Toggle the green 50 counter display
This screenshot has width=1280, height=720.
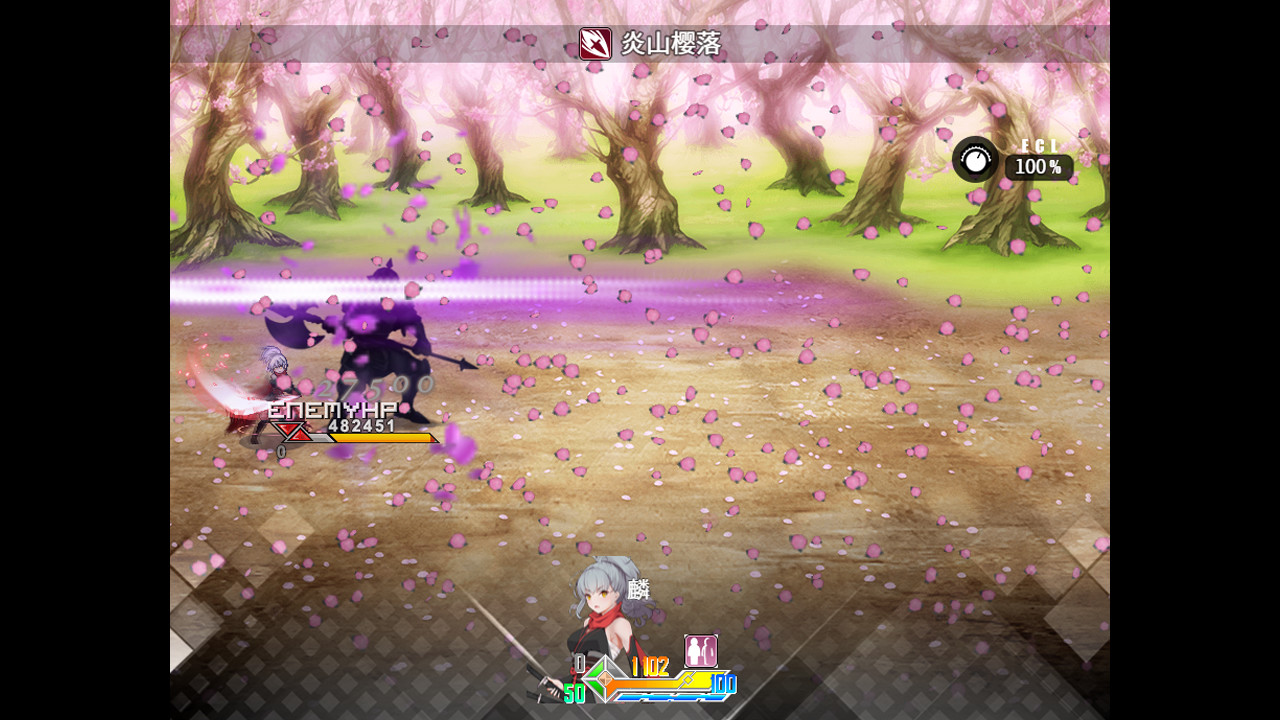click(x=572, y=690)
